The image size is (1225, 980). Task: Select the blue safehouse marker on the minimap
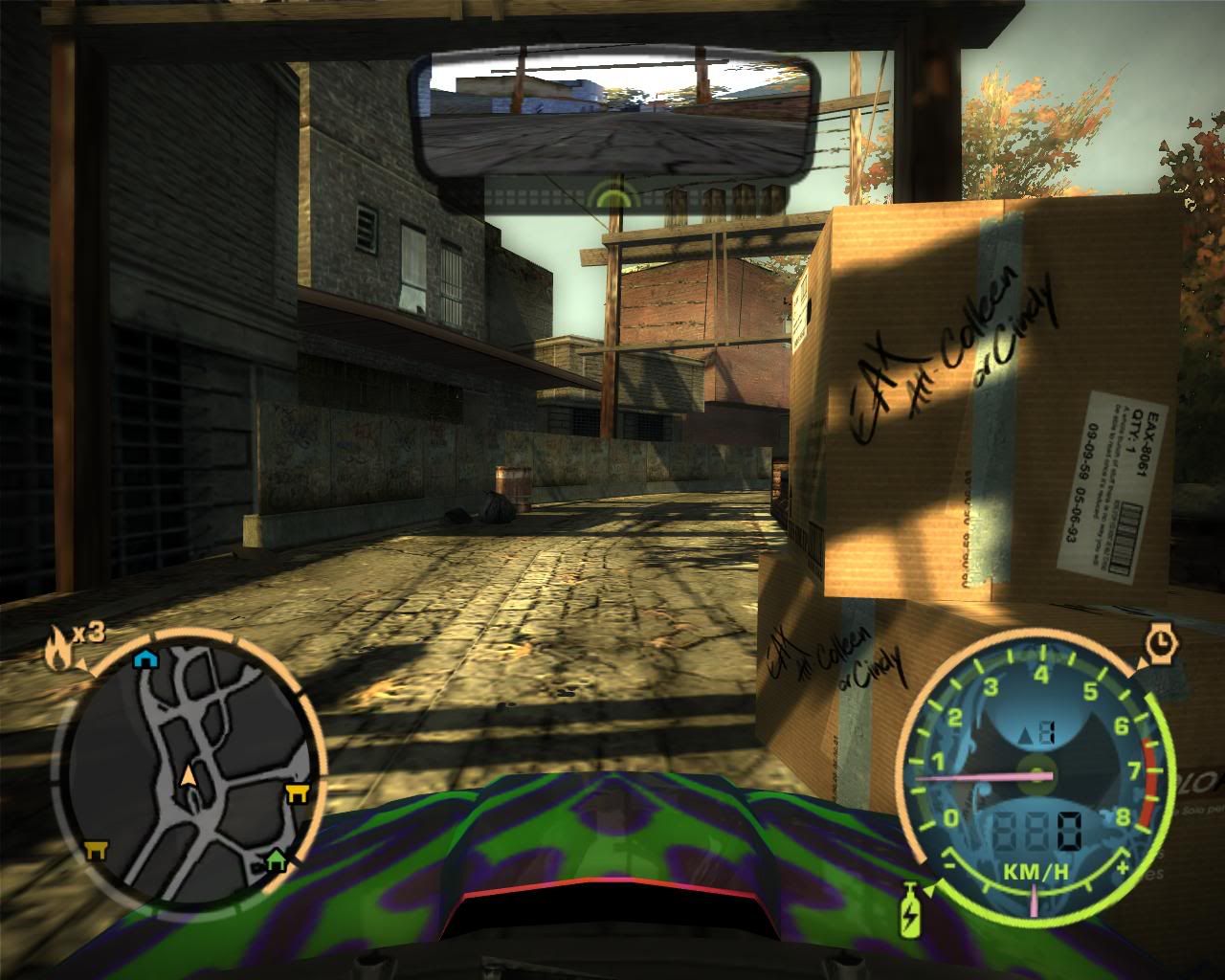pyautogui.click(x=145, y=657)
